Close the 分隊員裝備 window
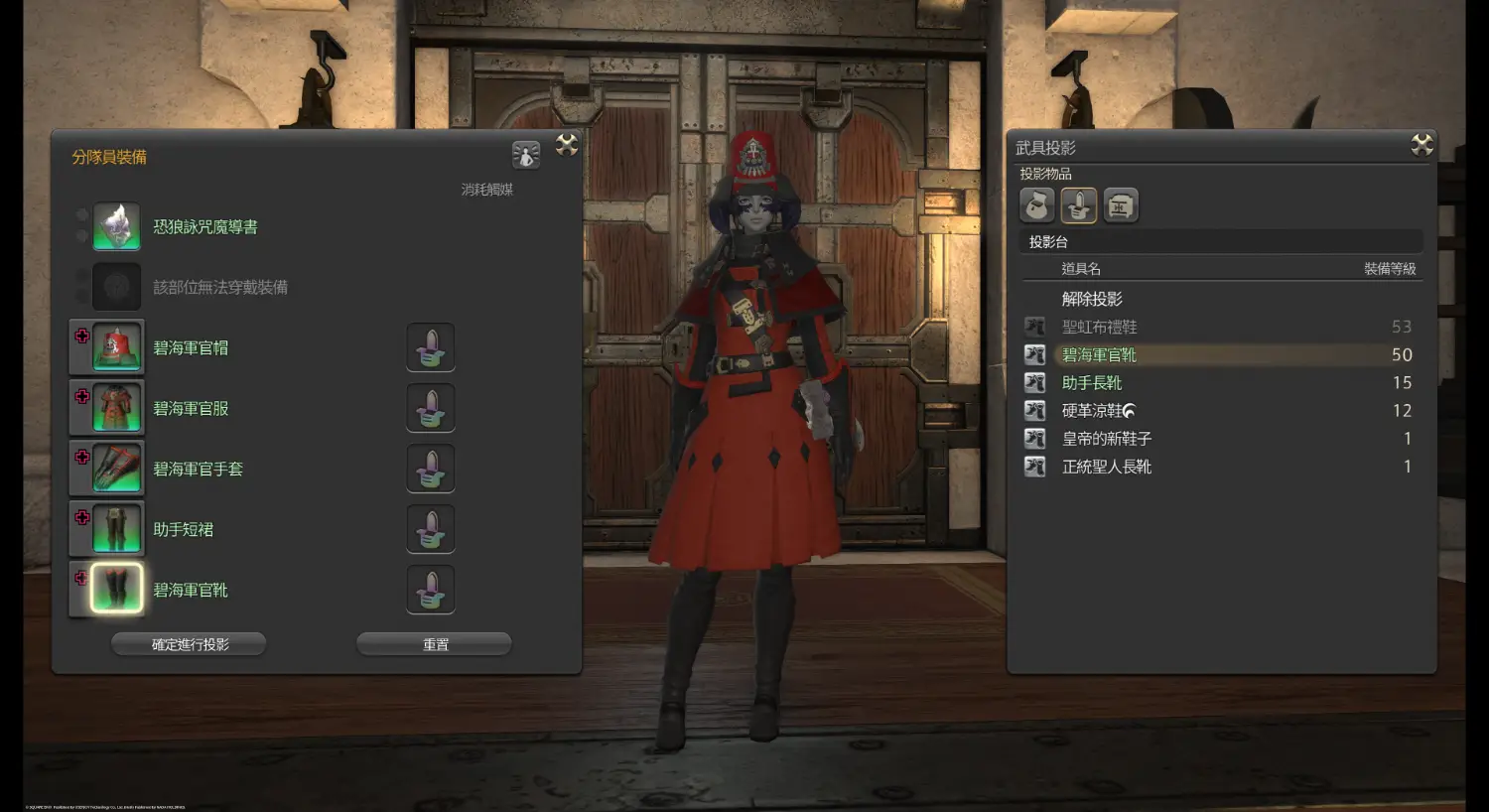 click(x=567, y=145)
